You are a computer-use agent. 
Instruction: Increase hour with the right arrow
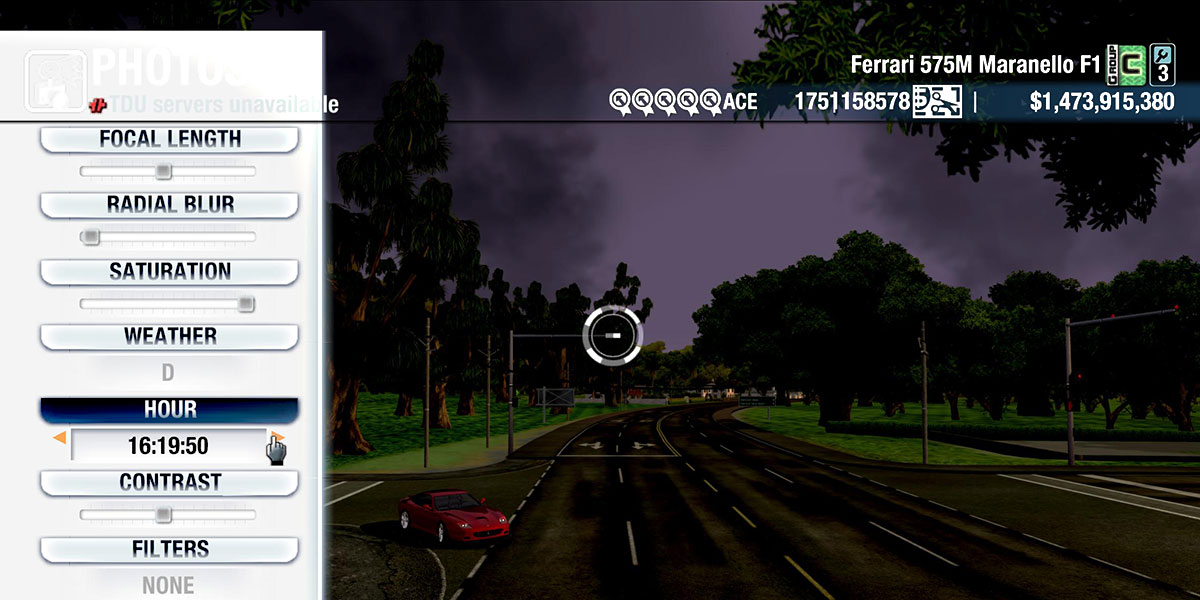tap(277, 438)
